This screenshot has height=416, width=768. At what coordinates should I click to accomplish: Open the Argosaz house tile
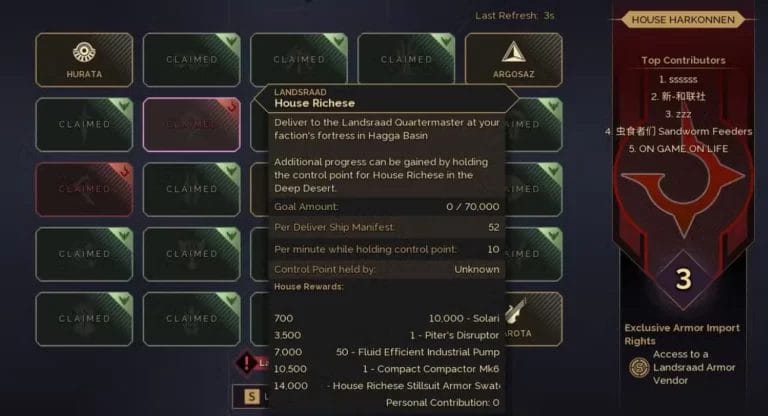[514, 59]
